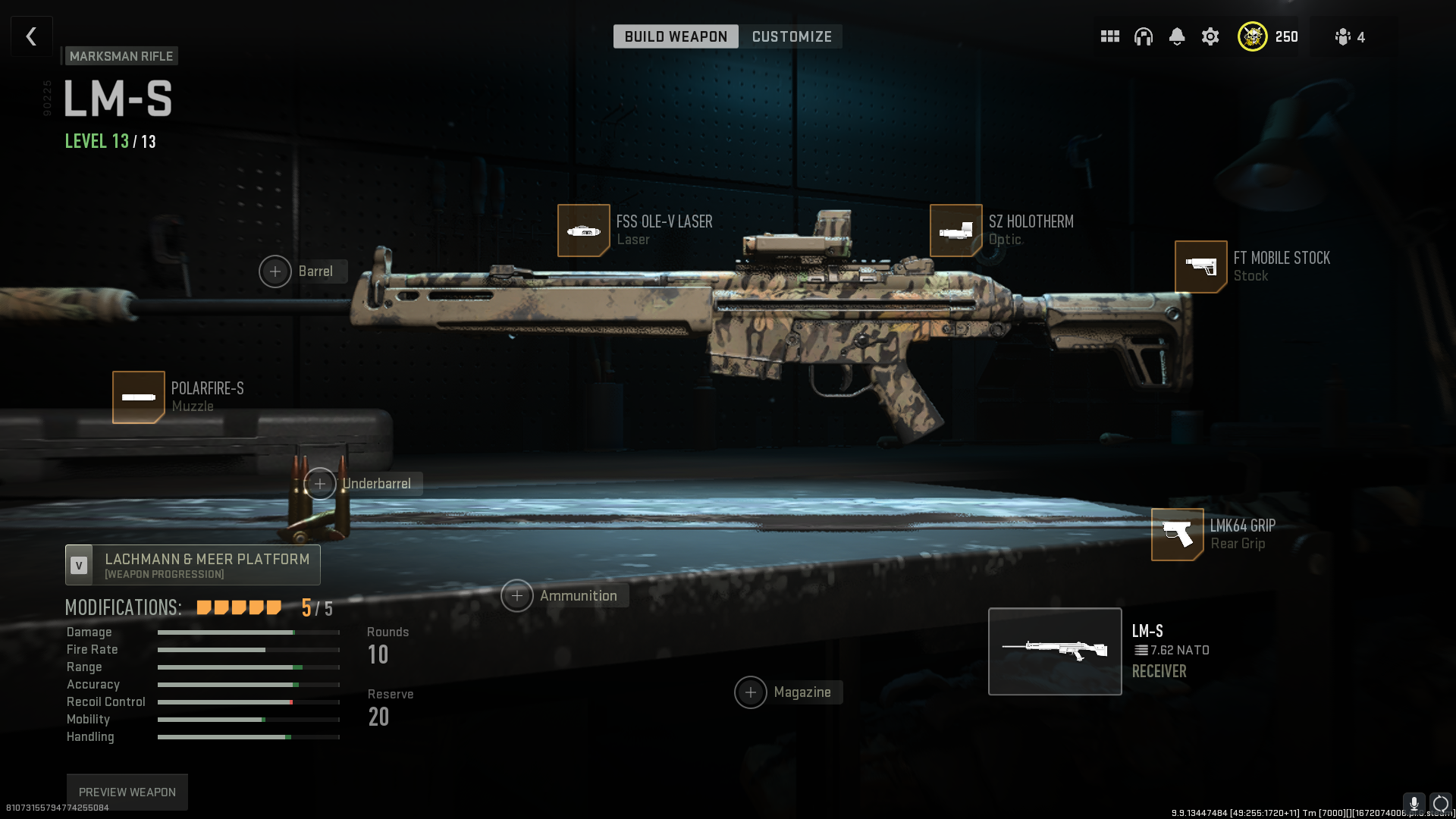The height and width of the screenshot is (819, 1456).
Task: Open the Customize tab
Action: 792,36
